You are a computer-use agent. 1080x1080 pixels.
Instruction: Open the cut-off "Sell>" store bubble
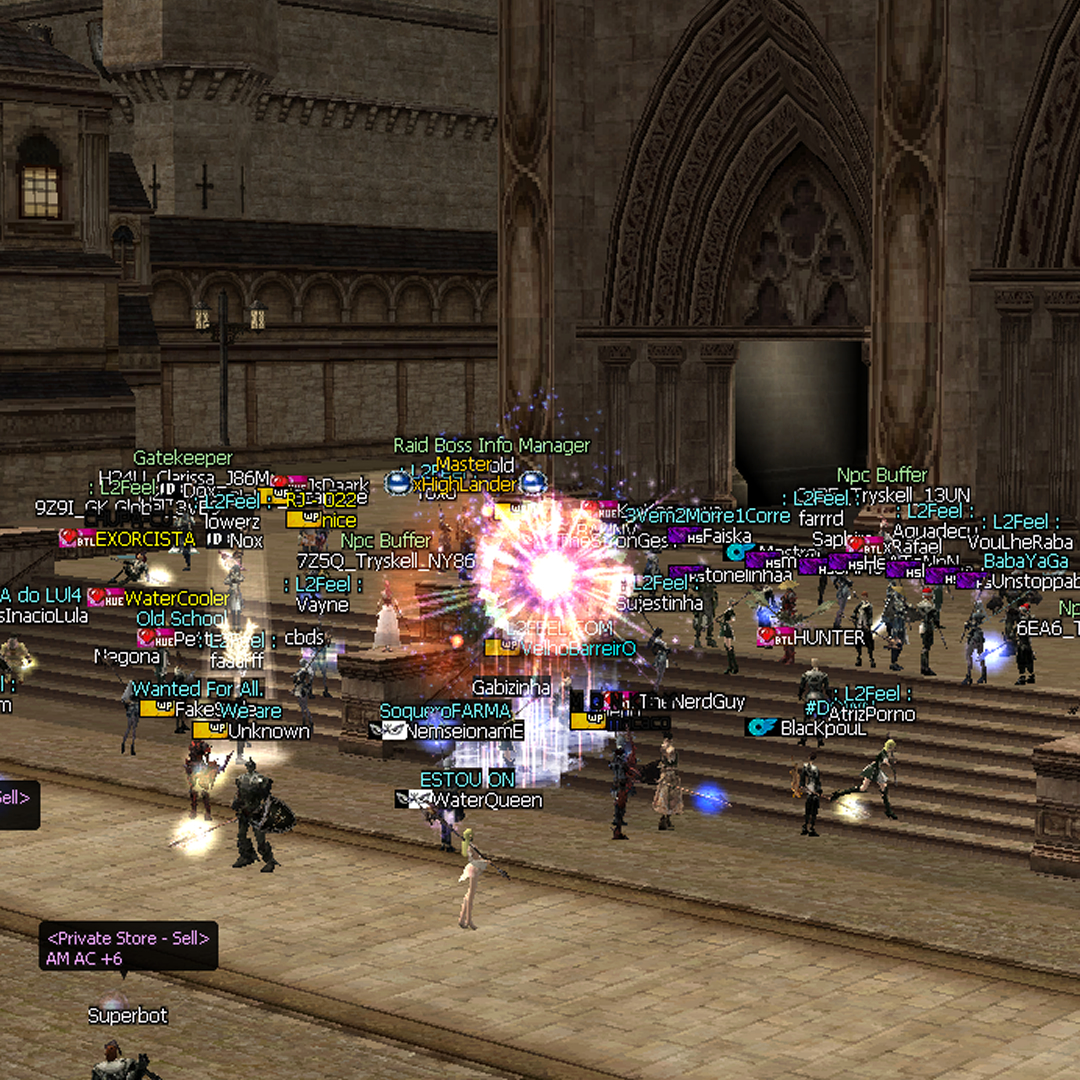[x=17, y=804]
